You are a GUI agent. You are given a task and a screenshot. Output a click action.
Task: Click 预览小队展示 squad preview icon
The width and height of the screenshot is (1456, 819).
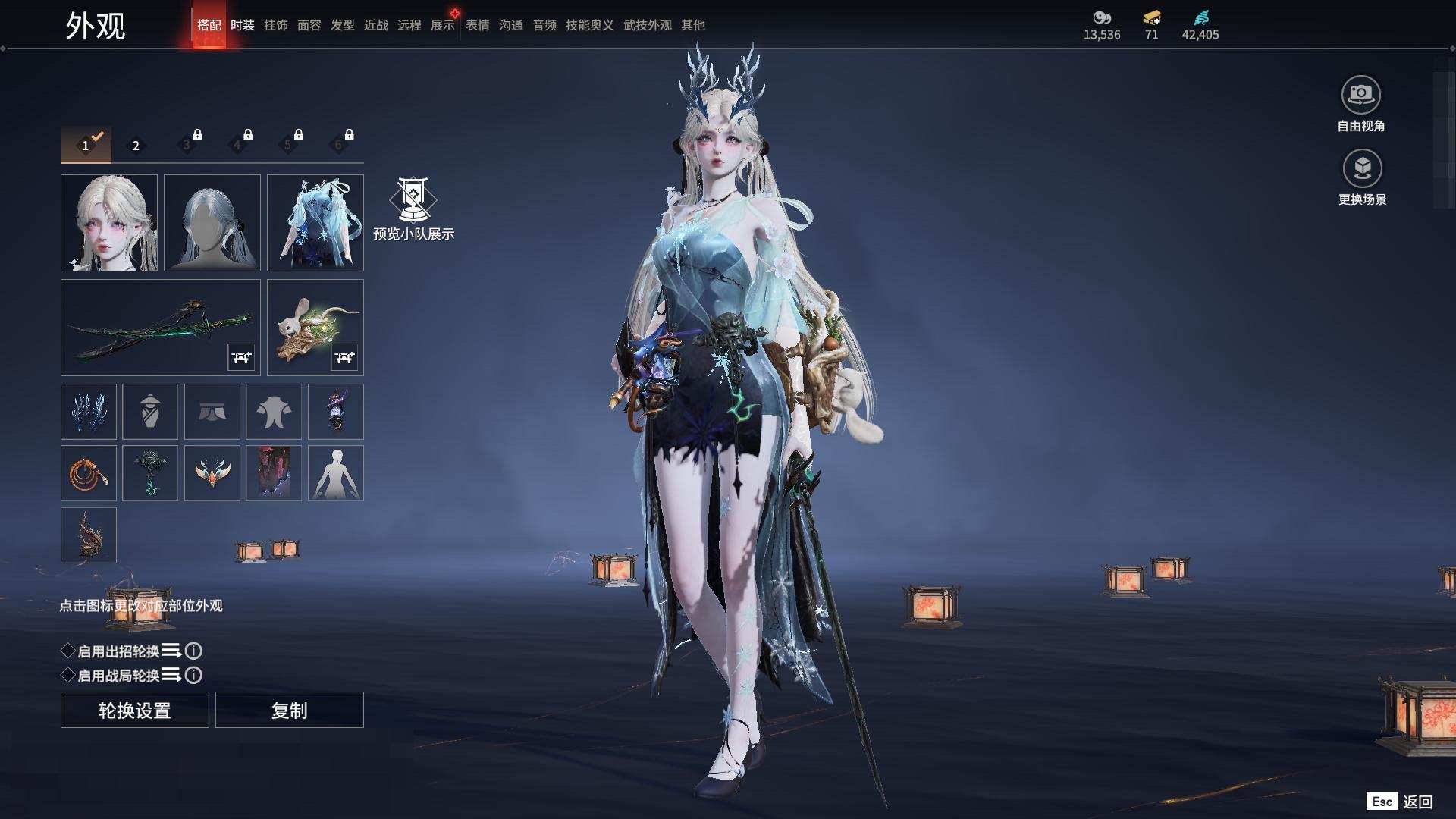point(413,199)
